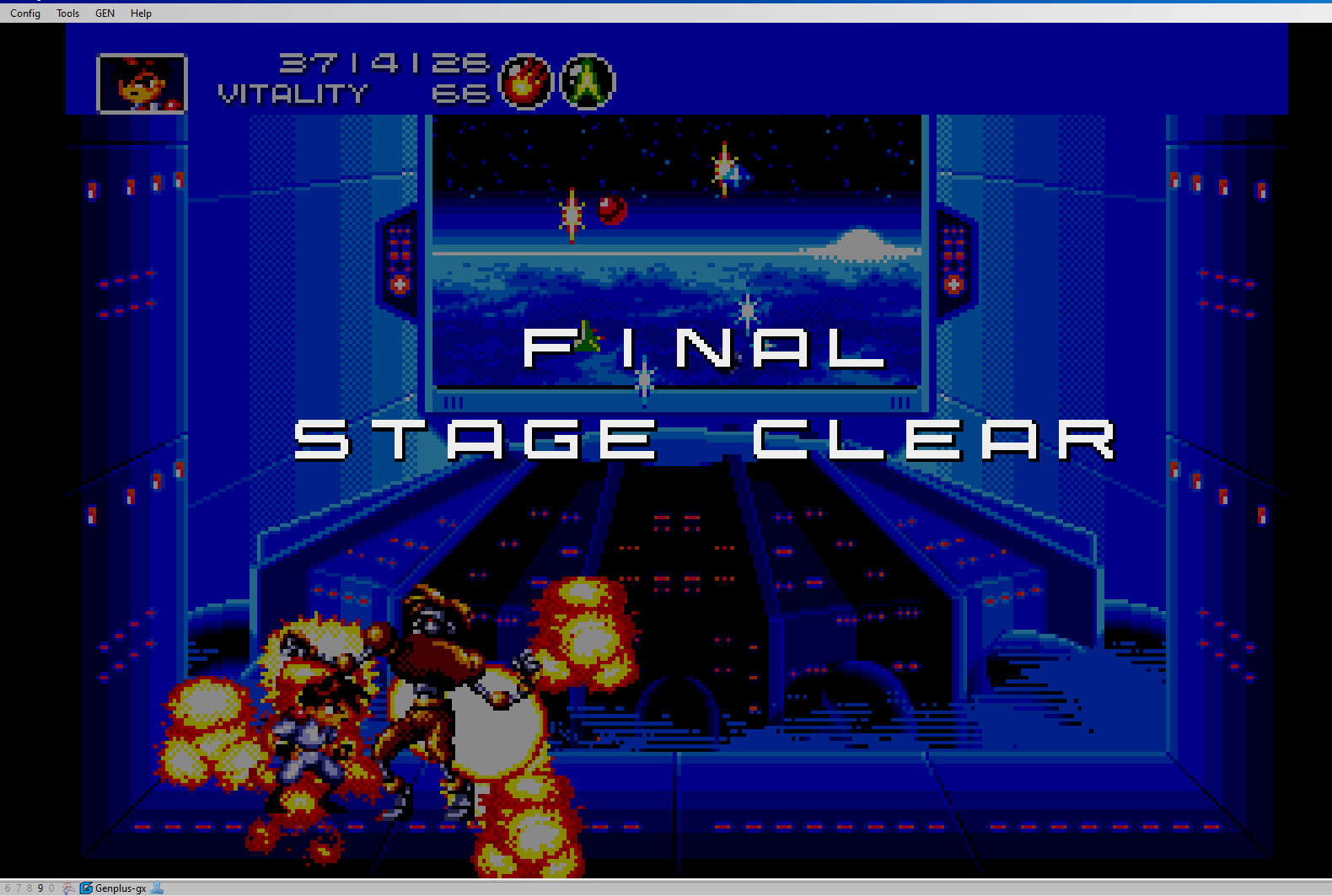
Task: Open the GEN menu
Action: [x=105, y=13]
